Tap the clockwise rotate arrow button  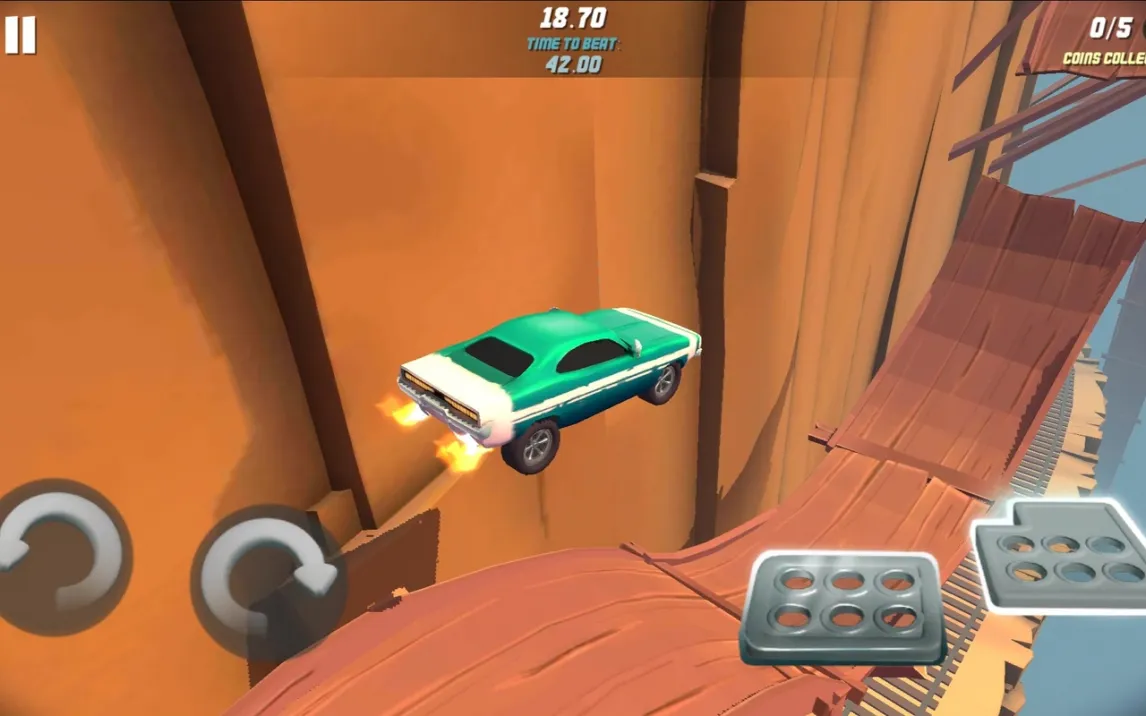pyautogui.click(x=267, y=580)
